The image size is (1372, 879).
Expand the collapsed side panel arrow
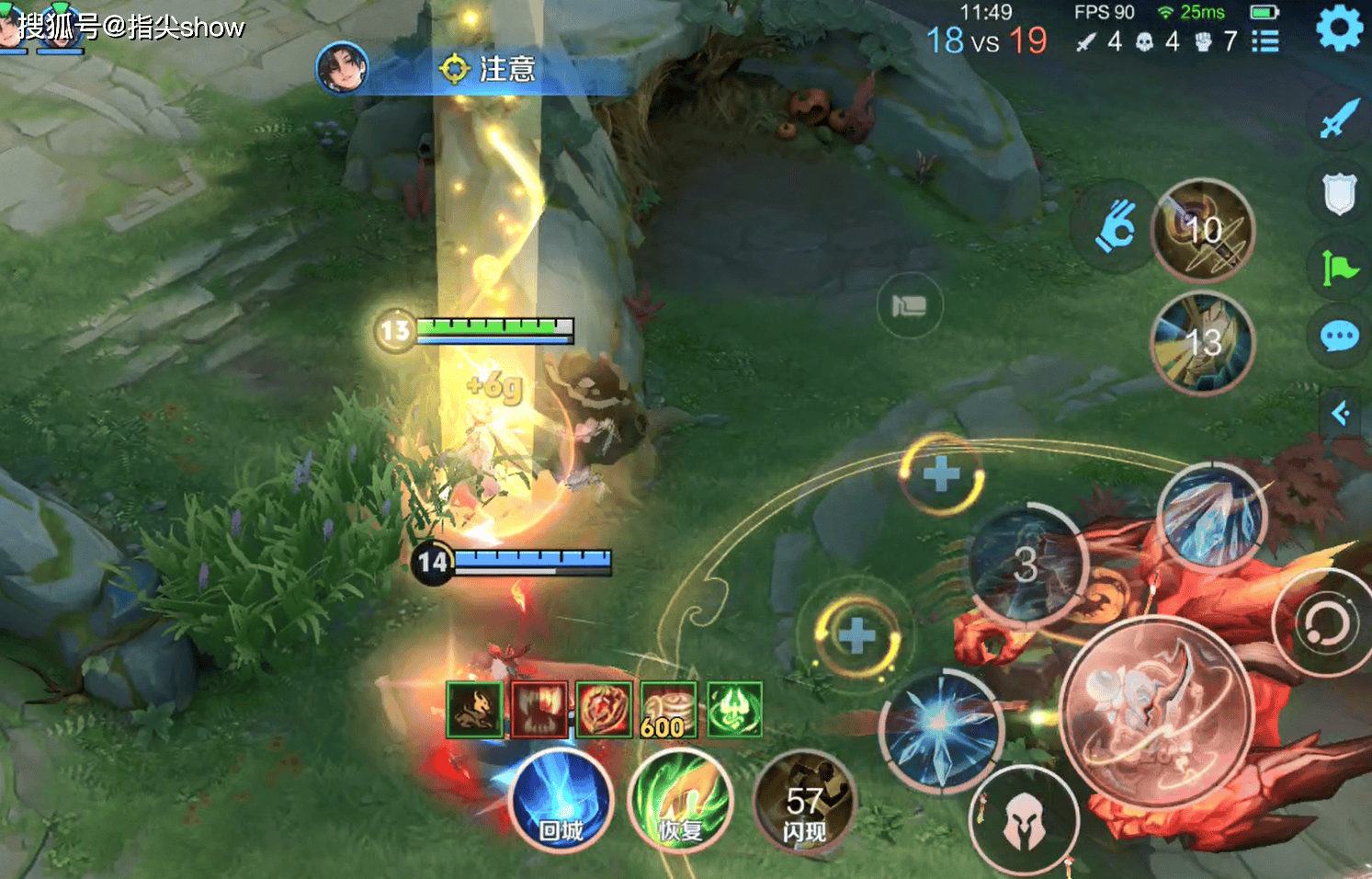[x=1341, y=413]
